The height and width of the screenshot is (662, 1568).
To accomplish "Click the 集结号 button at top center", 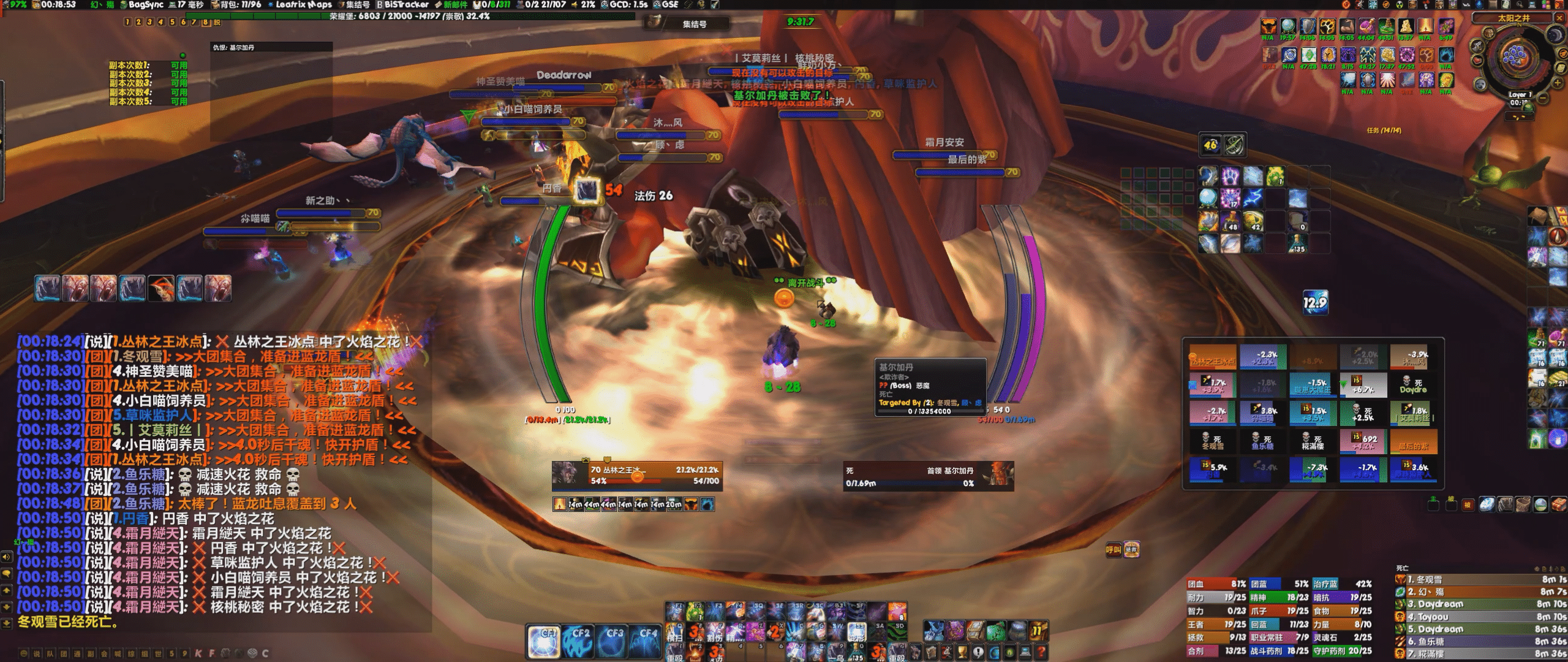I will pos(694,24).
